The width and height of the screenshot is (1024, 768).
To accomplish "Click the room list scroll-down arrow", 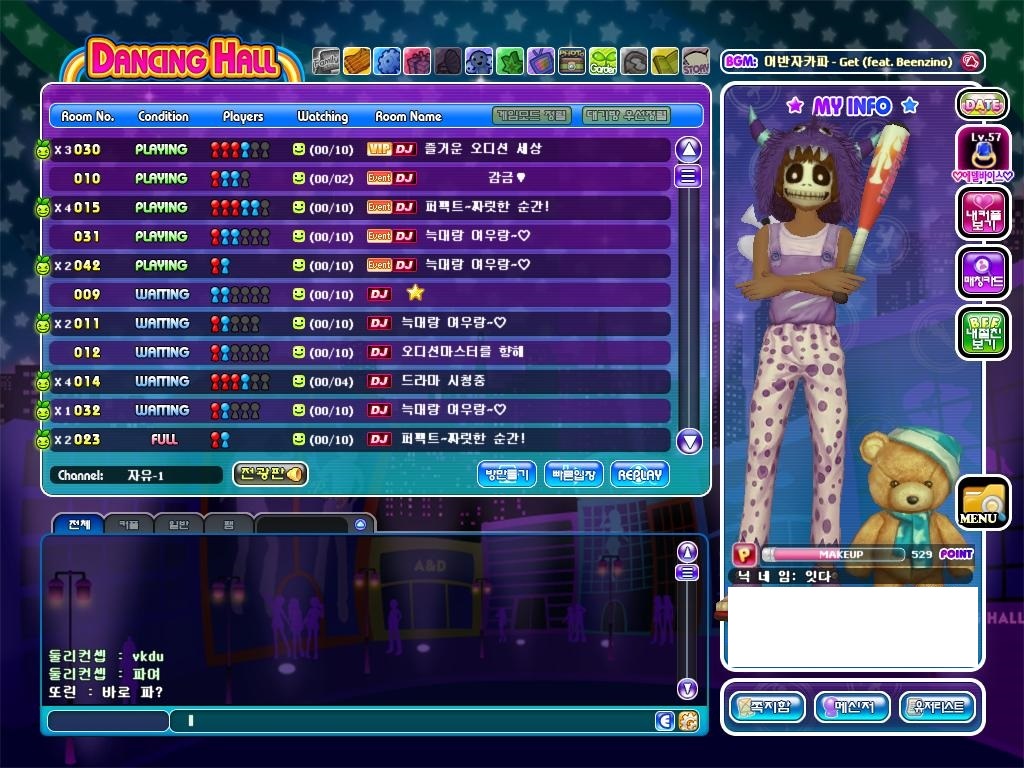I will [x=689, y=441].
